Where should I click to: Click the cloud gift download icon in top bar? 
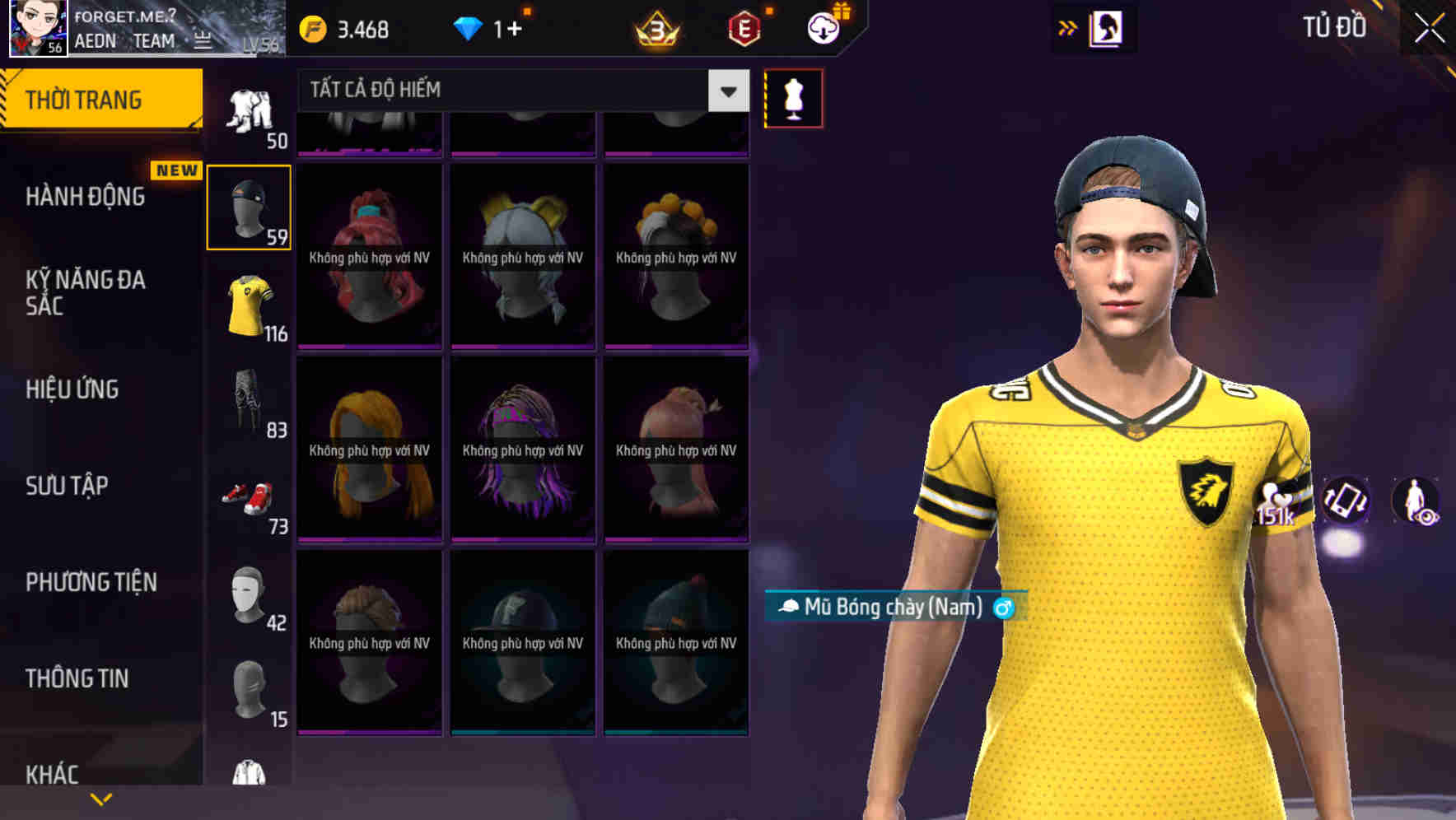(x=823, y=26)
